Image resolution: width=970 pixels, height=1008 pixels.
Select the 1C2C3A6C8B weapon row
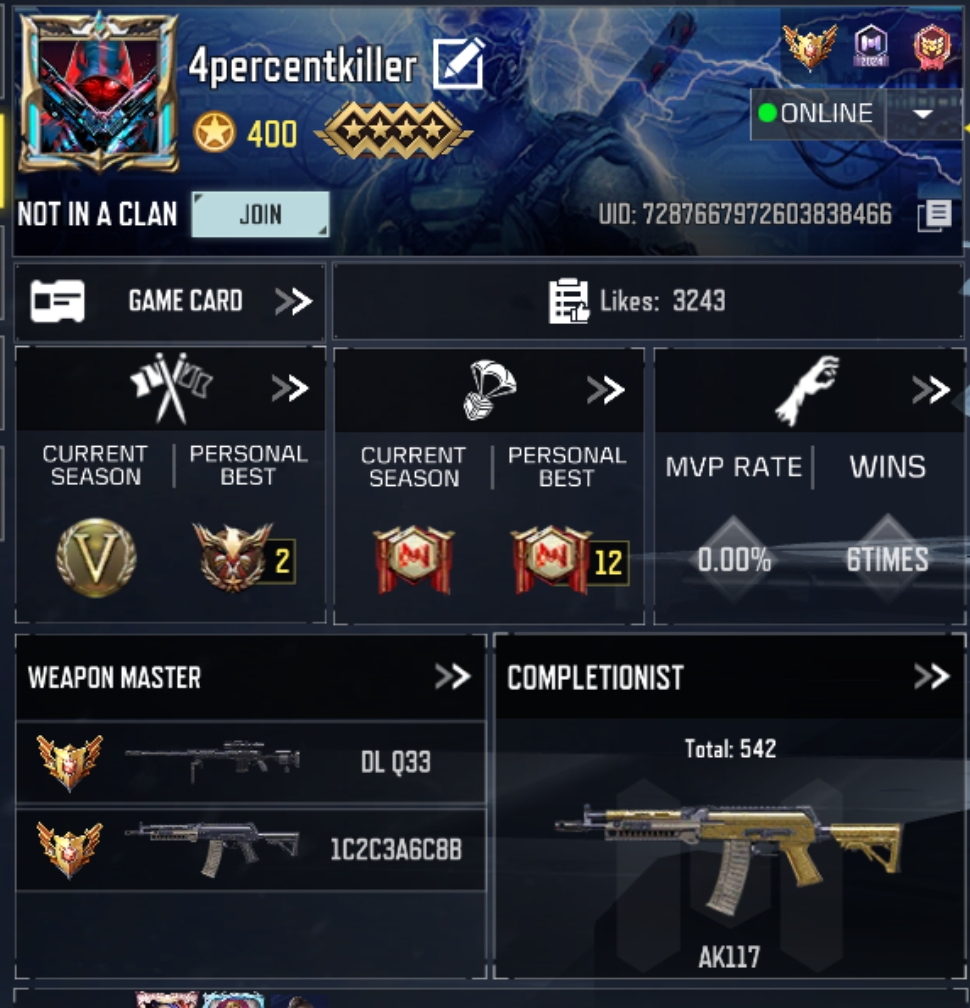click(x=250, y=849)
